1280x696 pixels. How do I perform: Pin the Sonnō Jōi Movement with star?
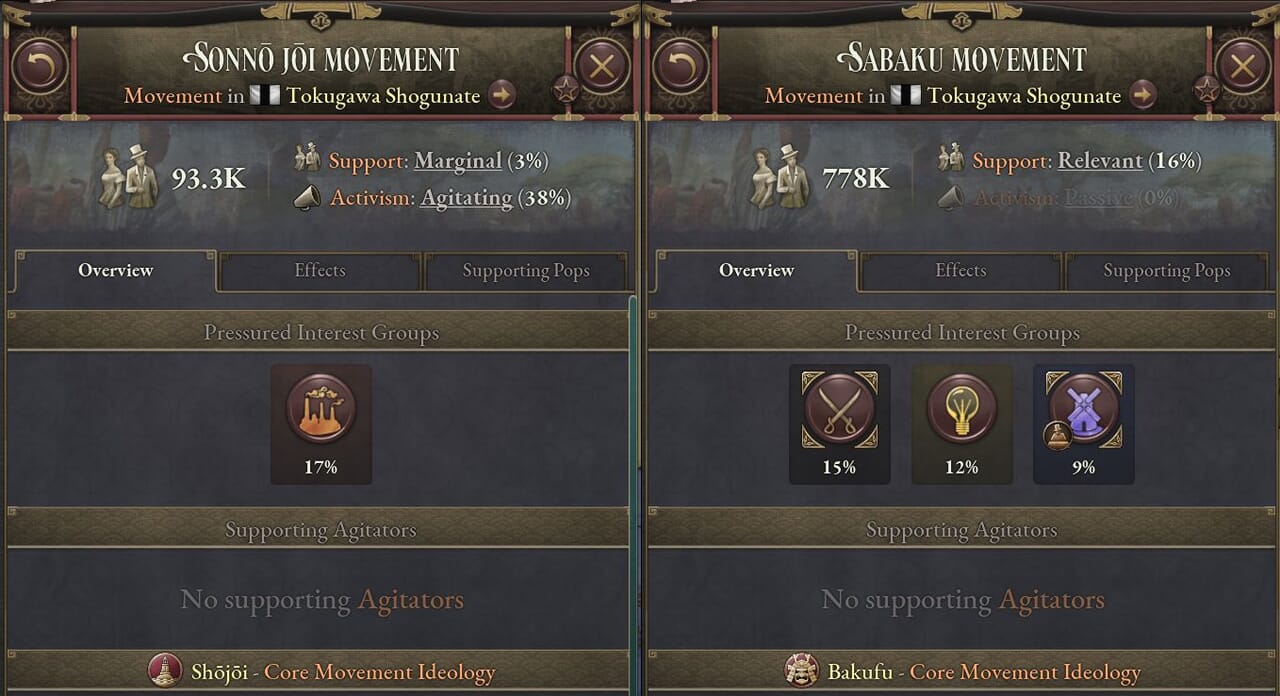coord(566,89)
